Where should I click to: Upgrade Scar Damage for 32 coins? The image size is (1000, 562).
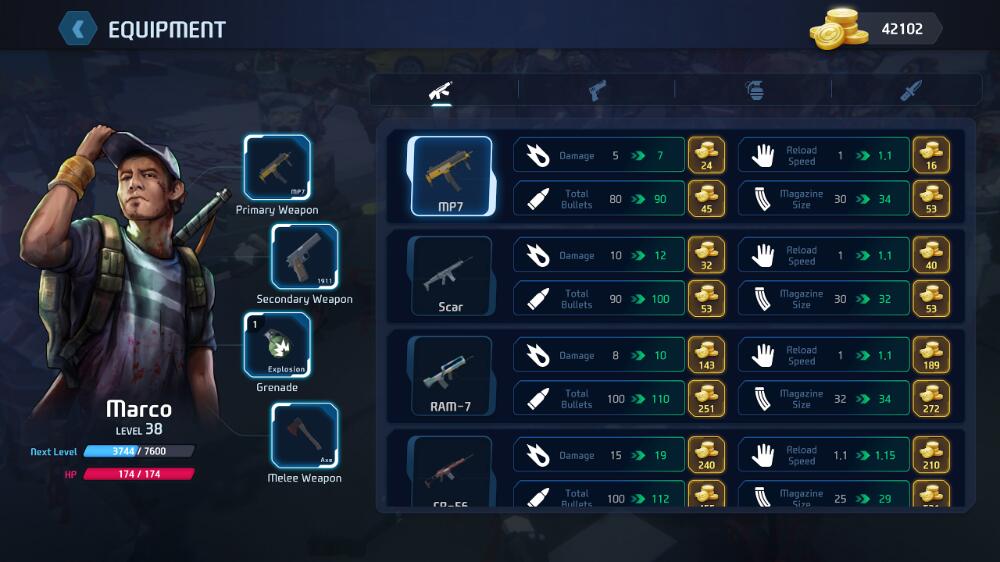click(707, 255)
